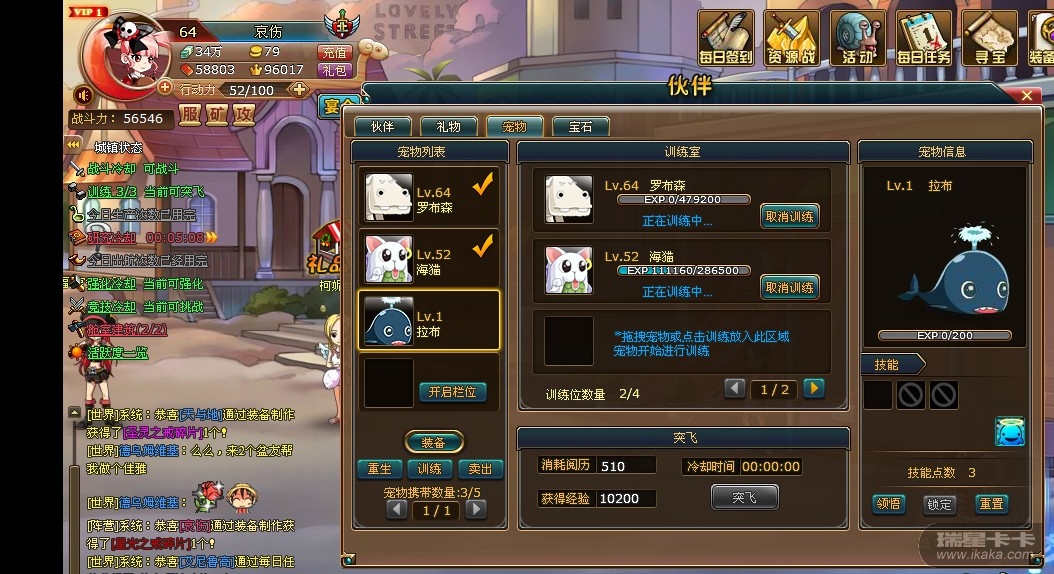The image size is (1054, 574).
Task: Select the Lv.52 海猫 pet in the list
Action: pyautogui.click(x=428, y=258)
